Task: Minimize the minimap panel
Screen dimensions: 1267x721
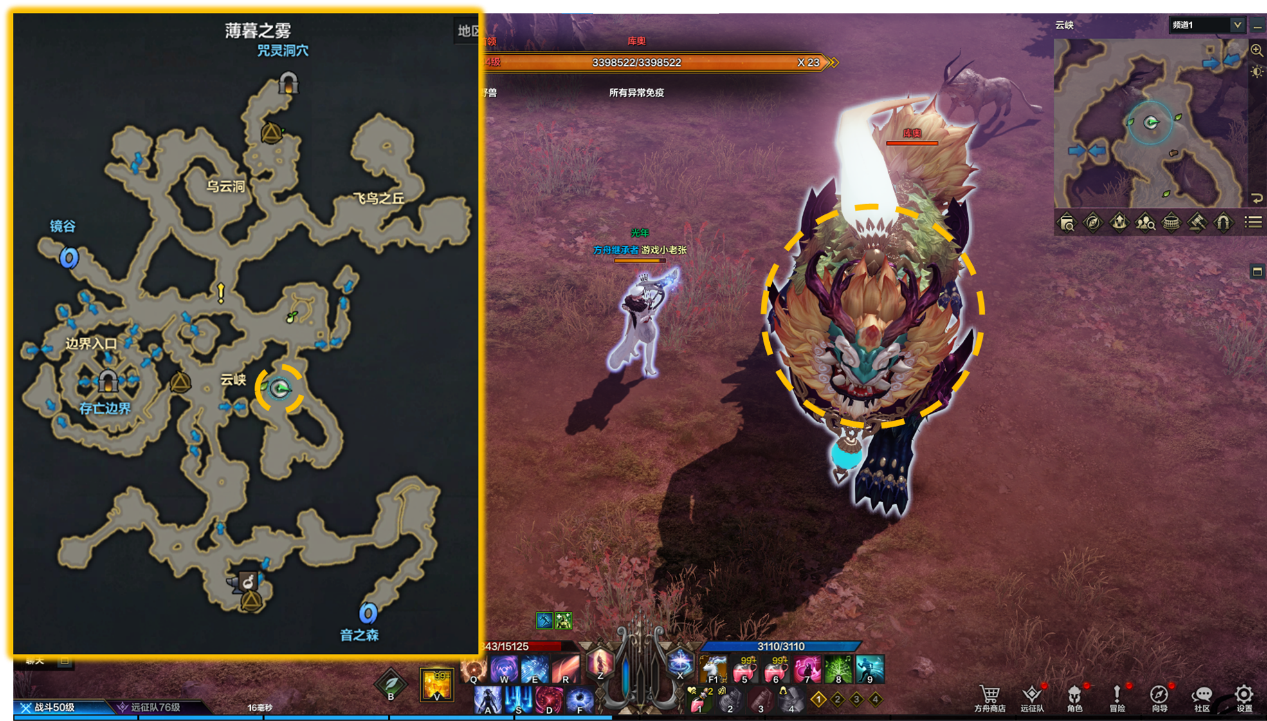Action: [1257, 25]
